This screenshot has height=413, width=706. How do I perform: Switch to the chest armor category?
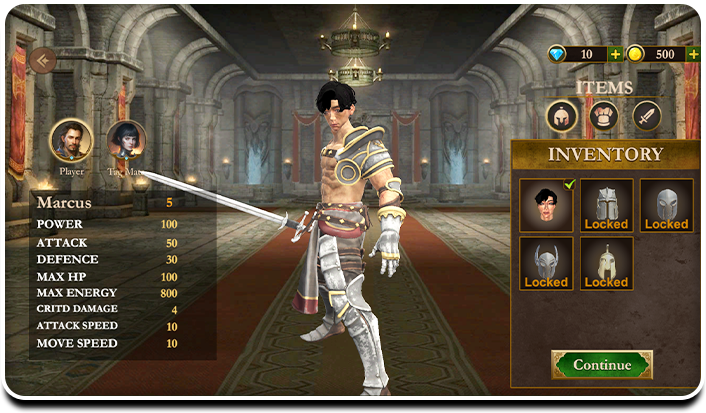604,117
